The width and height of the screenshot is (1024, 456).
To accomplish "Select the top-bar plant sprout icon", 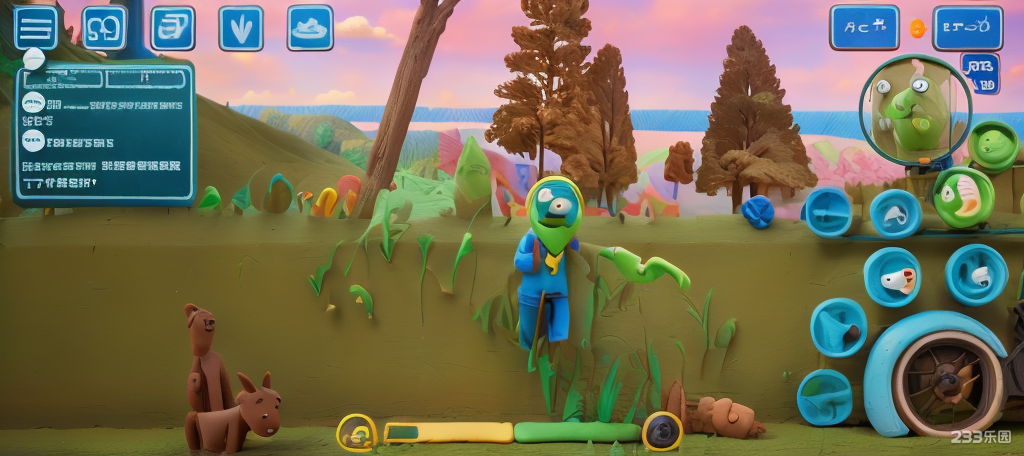I will tap(240, 28).
